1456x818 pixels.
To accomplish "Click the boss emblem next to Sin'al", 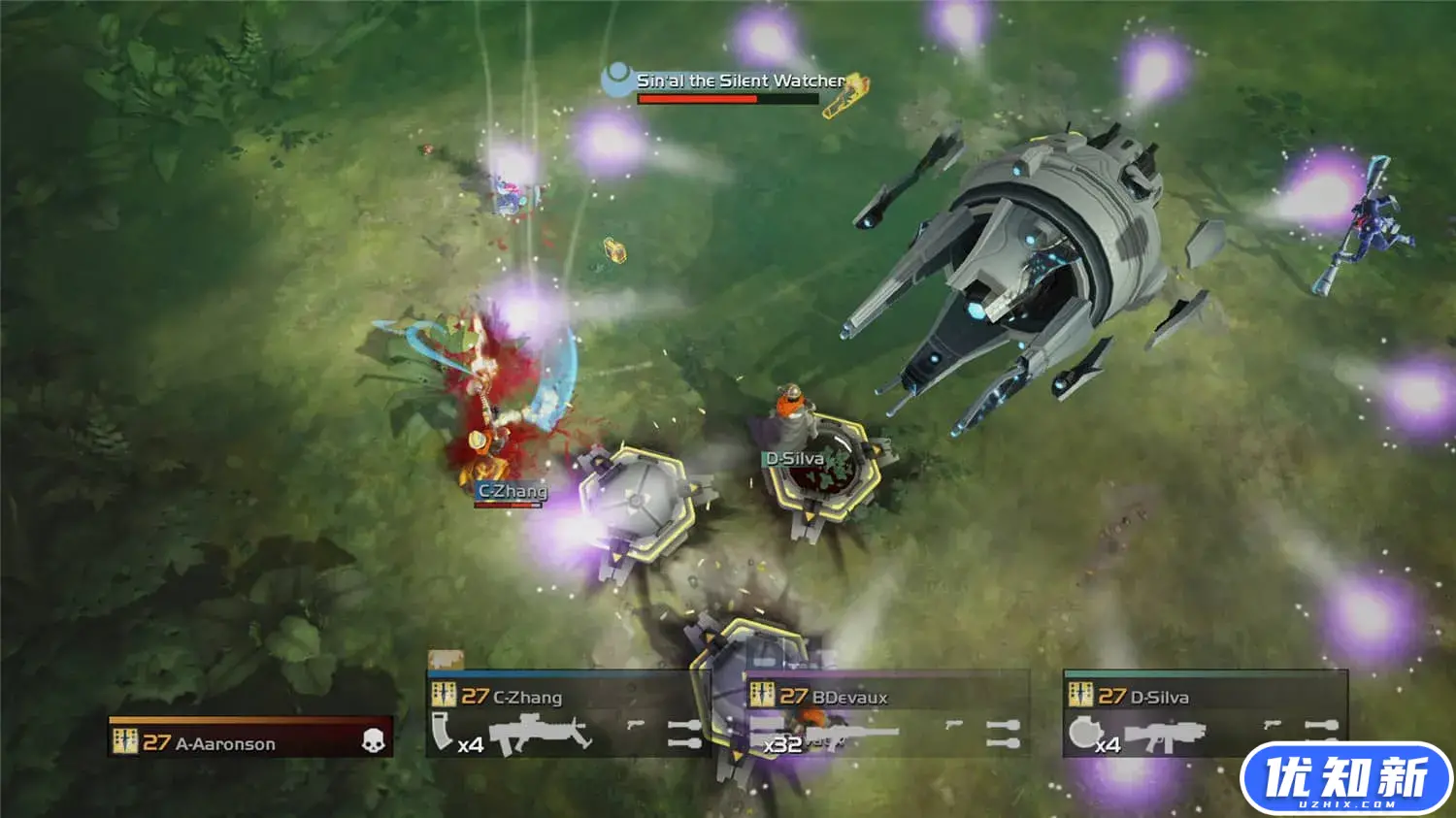I will 616,79.
